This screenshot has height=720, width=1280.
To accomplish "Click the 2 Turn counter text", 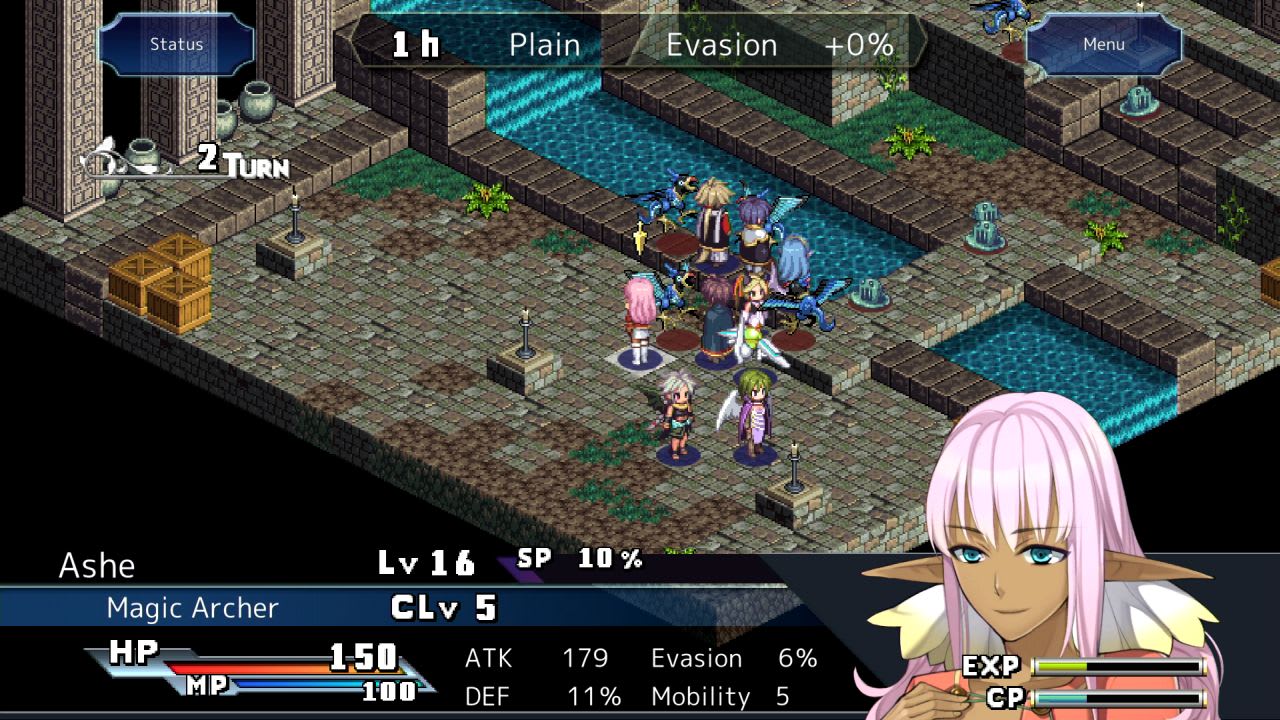I will click(x=235, y=165).
